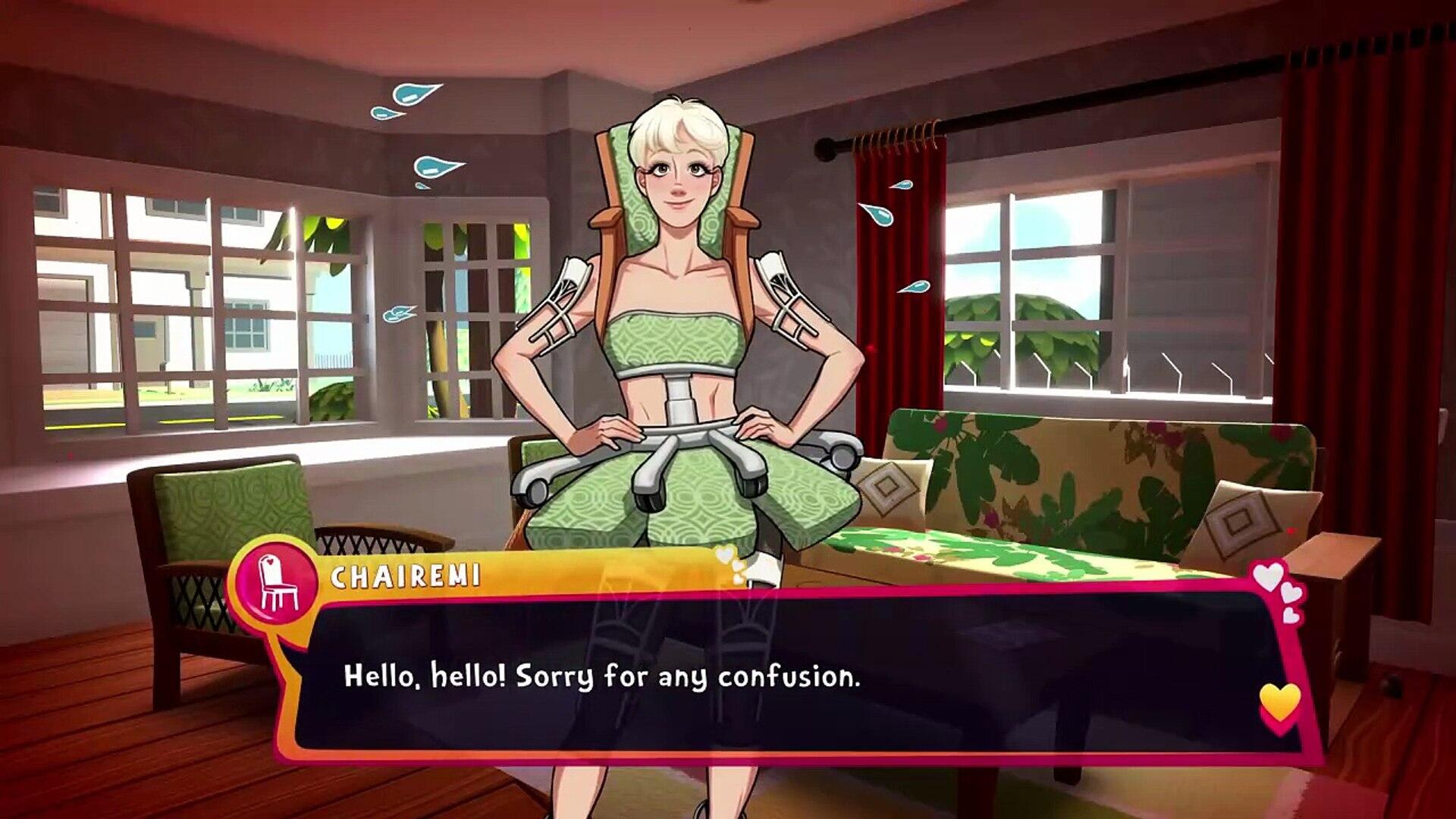This screenshot has height=819, width=1456.
Task: Click Chairemi's pink chair portrait icon
Action: [278, 582]
